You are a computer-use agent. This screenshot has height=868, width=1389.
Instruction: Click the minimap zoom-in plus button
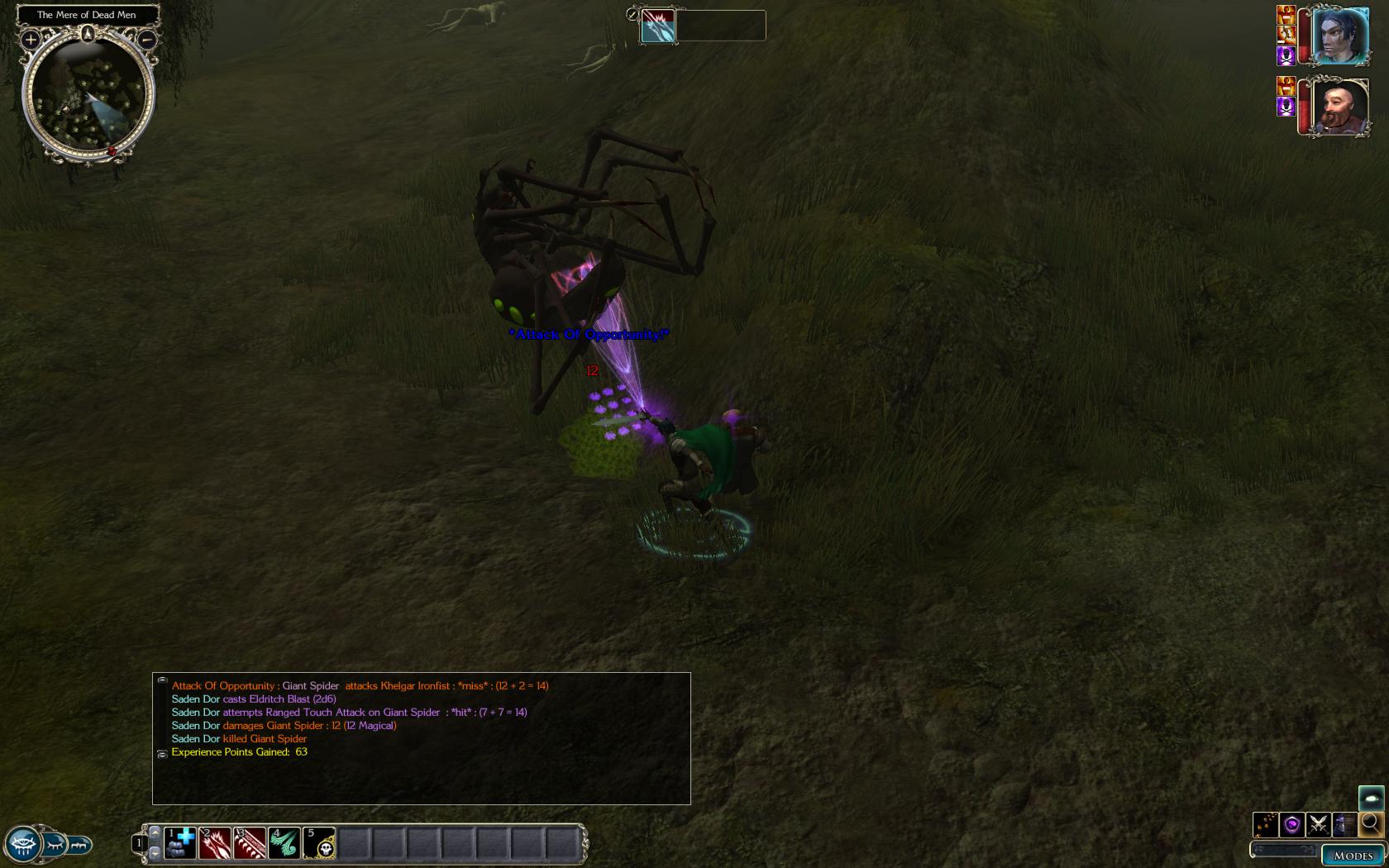pyautogui.click(x=31, y=39)
